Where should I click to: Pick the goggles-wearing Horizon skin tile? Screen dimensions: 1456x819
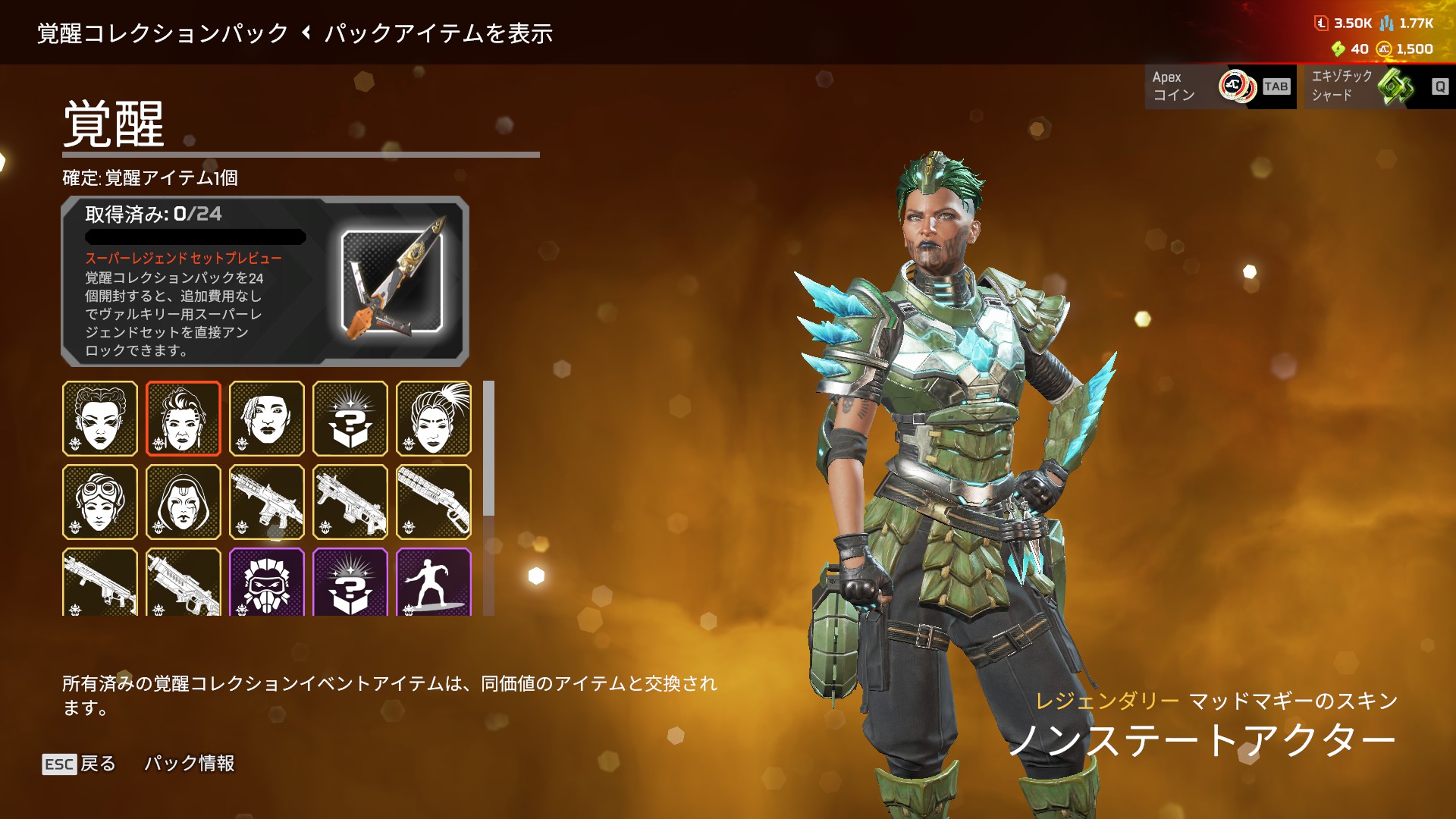click(100, 502)
